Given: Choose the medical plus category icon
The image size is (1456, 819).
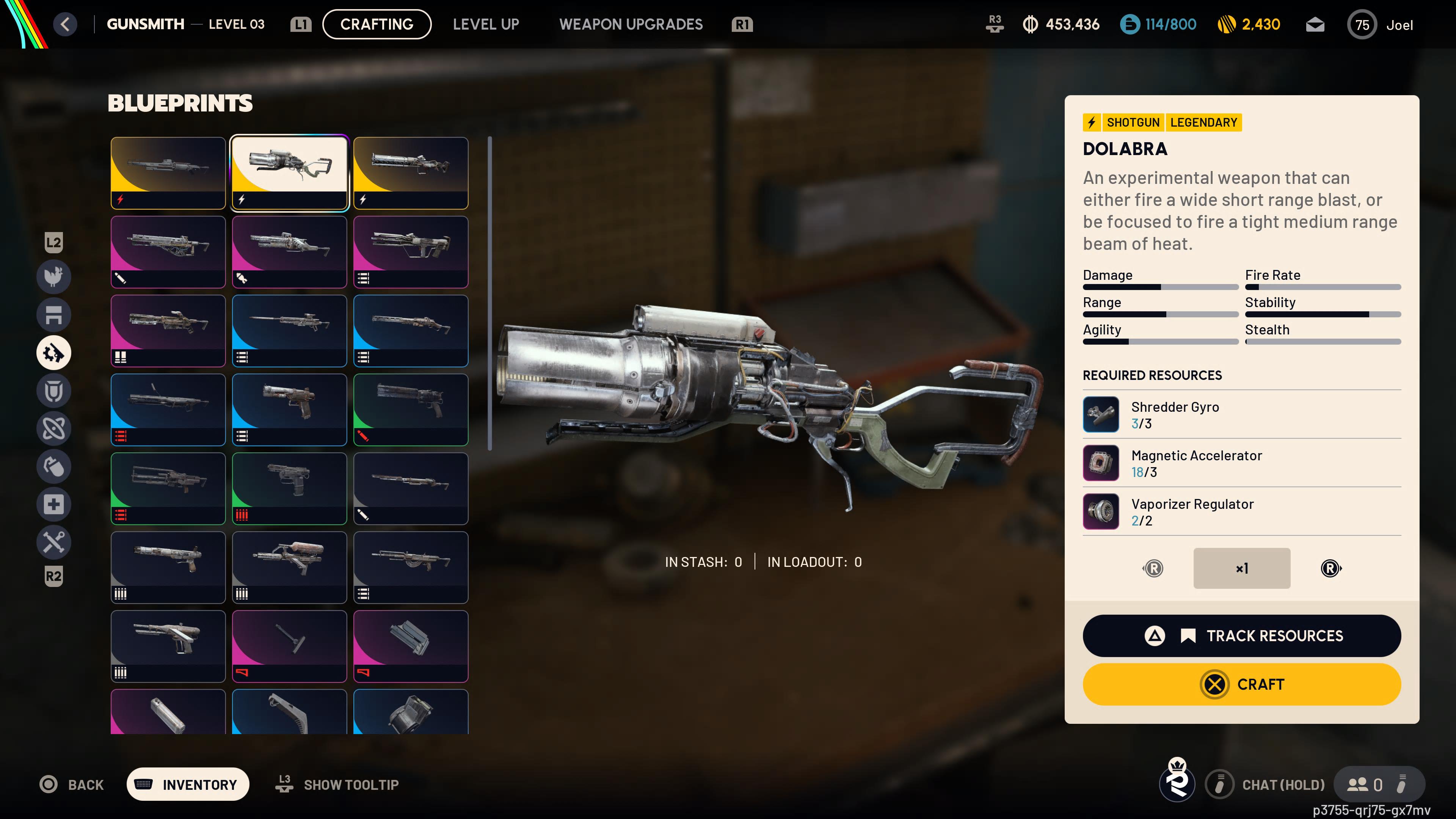Looking at the screenshot, I should tap(54, 504).
